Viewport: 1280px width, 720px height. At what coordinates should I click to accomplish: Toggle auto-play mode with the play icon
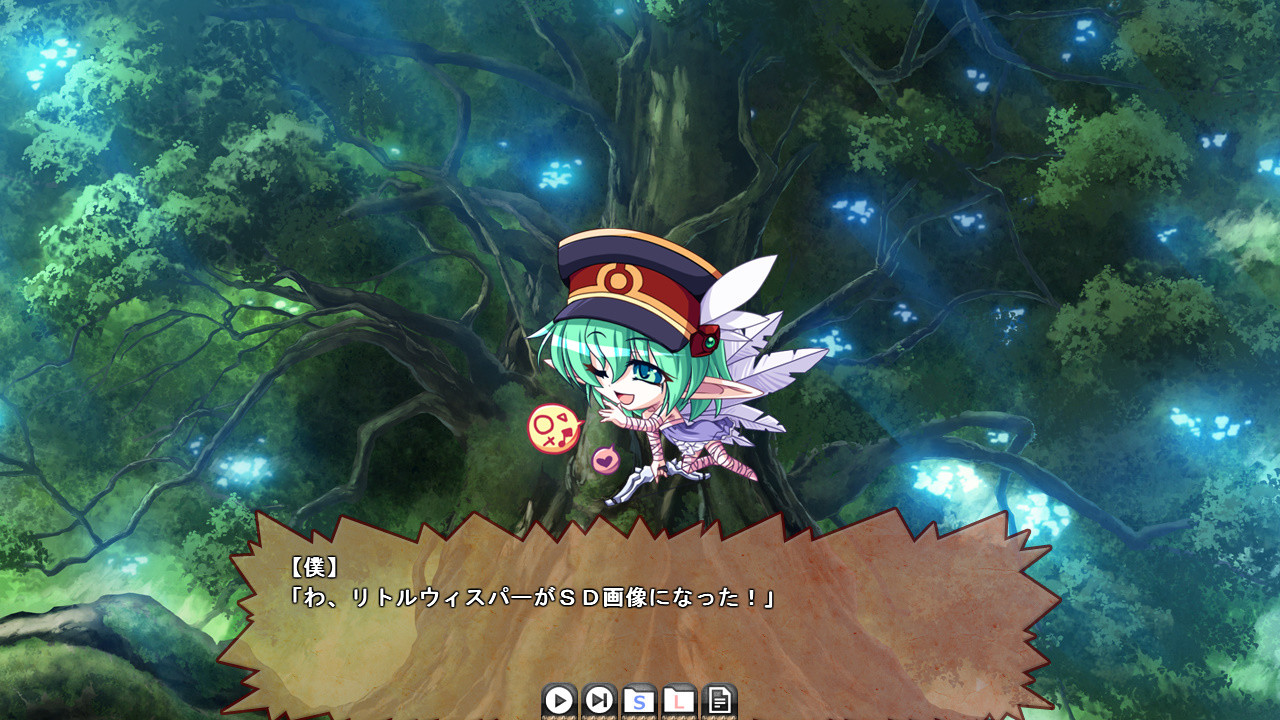coord(558,700)
